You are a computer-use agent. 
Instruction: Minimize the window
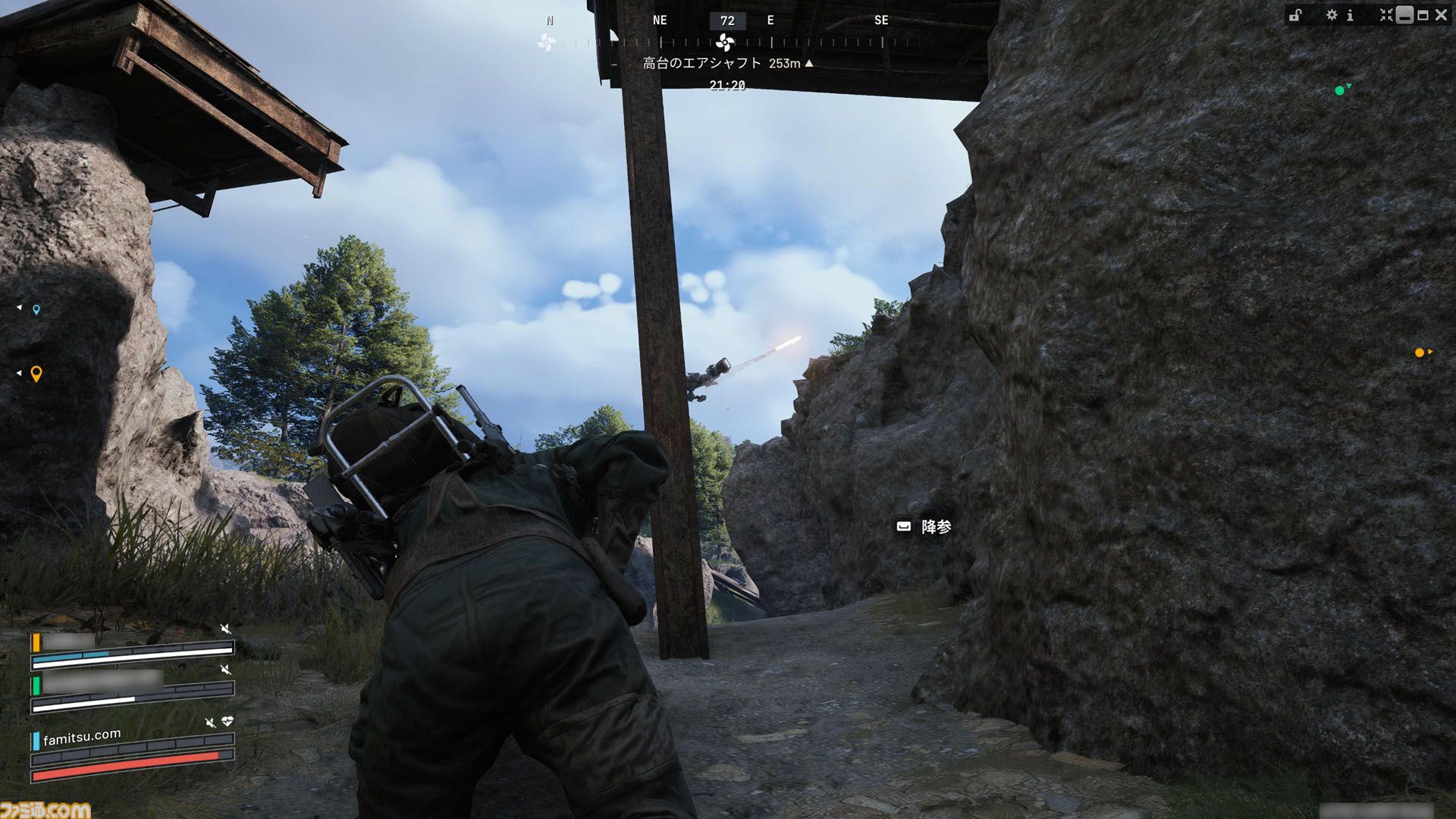pyautogui.click(x=1404, y=15)
